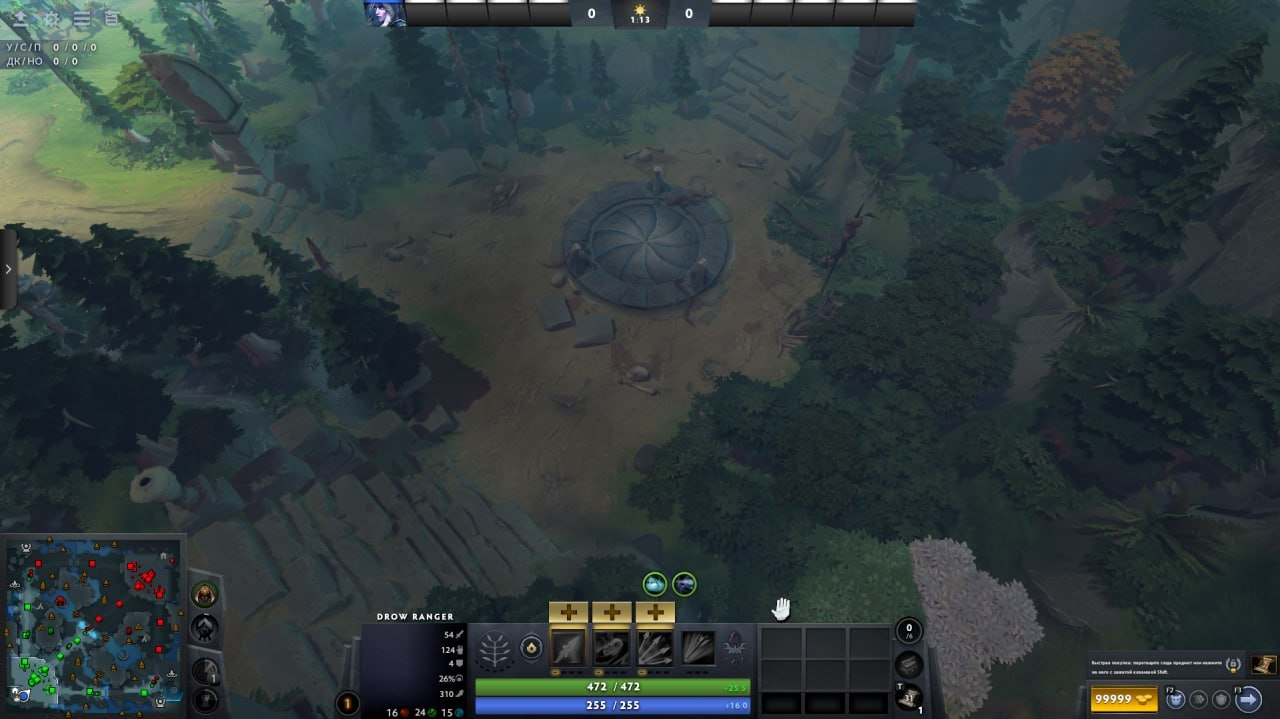Open the talent tree
This screenshot has height=719, width=1280.
point(492,649)
